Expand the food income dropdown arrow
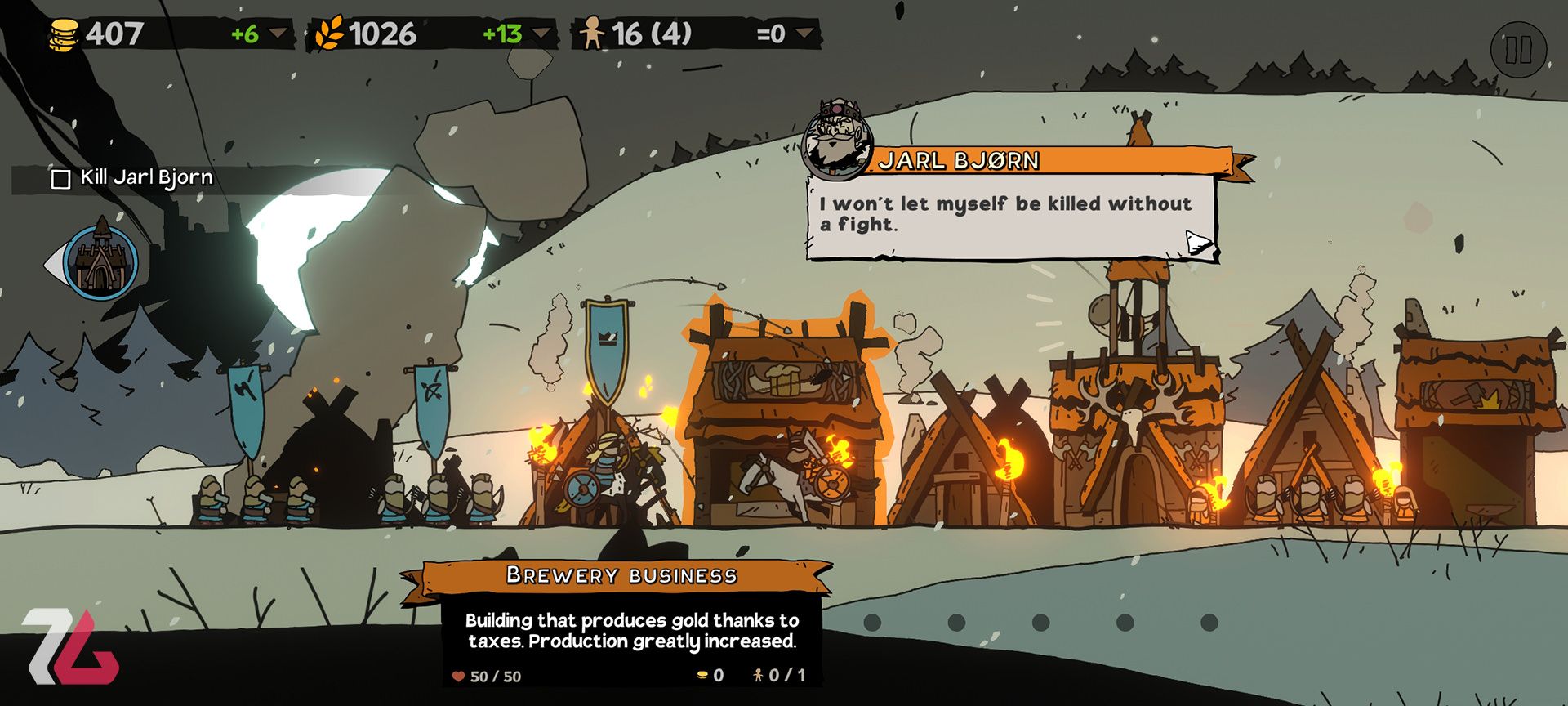 [541, 34]
